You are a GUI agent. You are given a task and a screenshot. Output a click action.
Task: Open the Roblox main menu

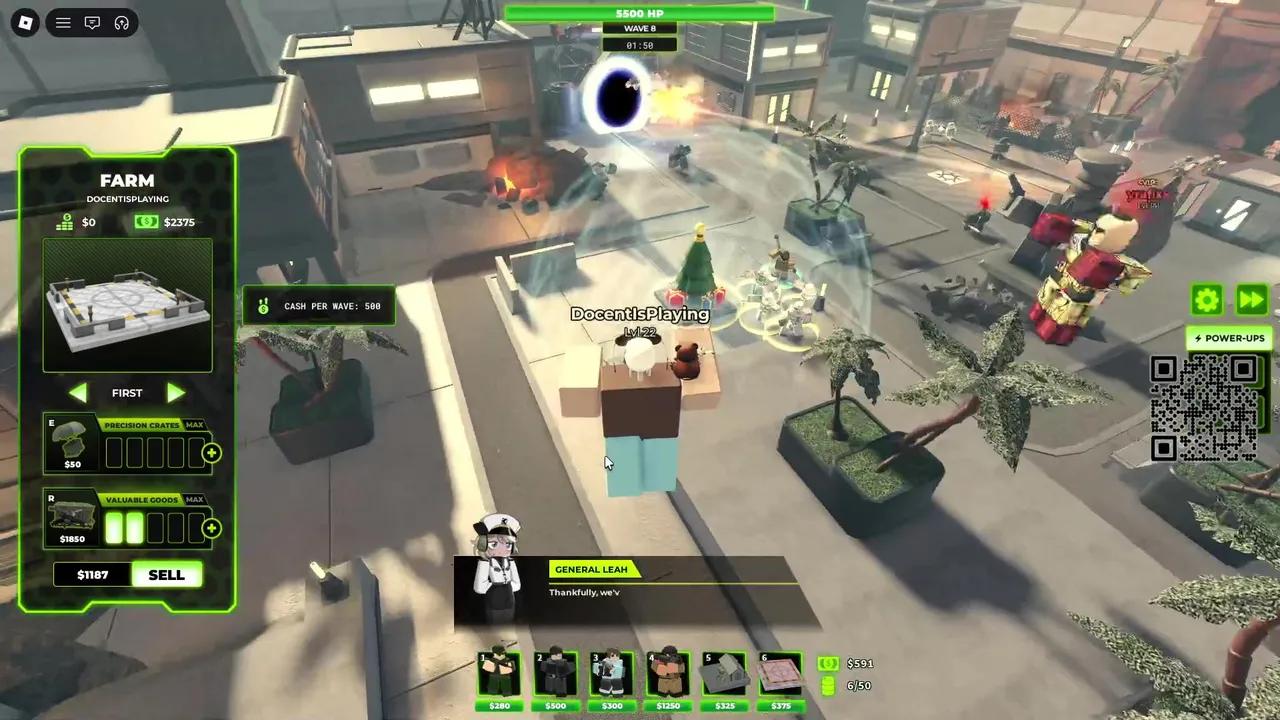[26, 22]
